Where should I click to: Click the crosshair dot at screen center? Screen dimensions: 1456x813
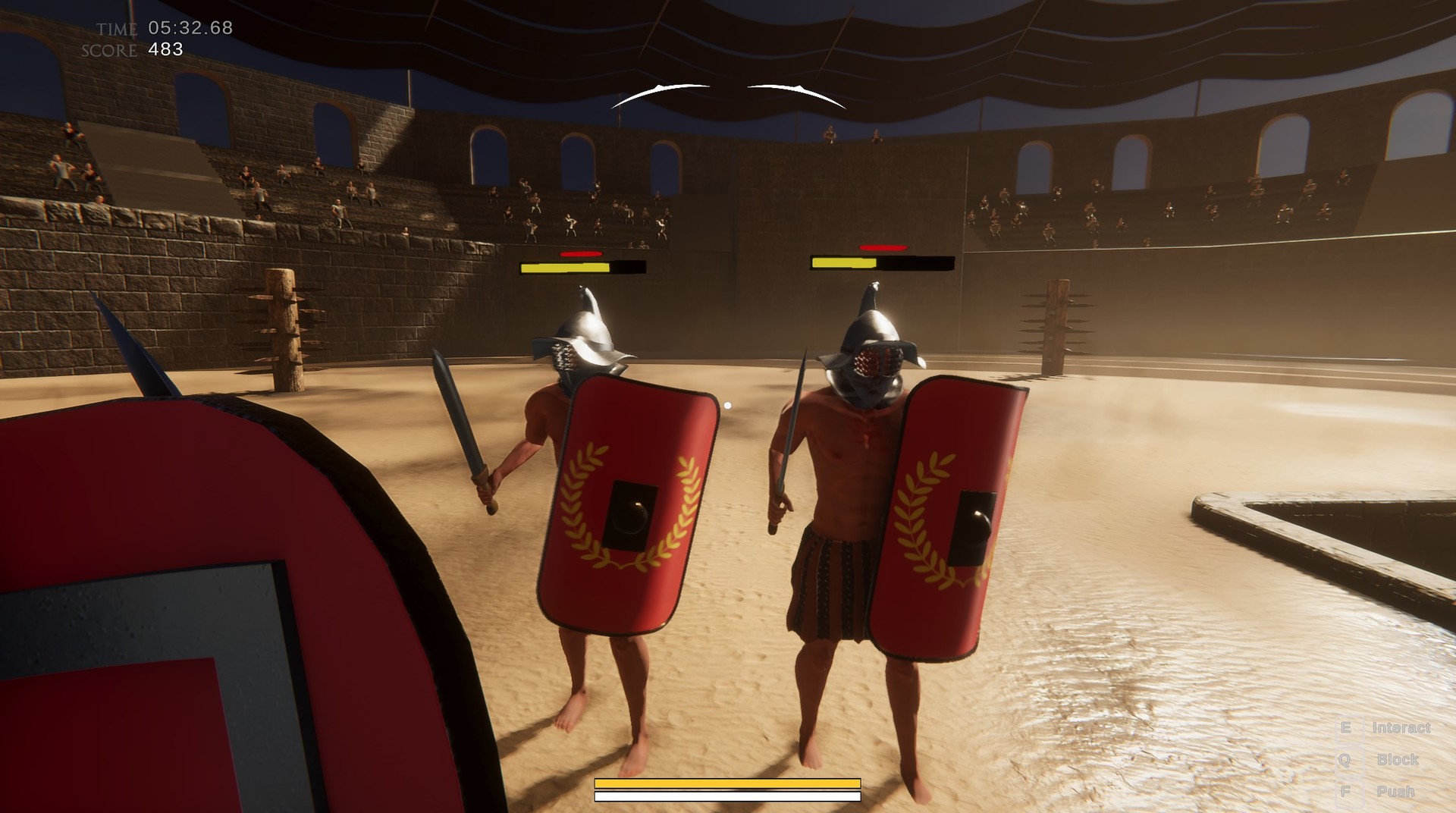727,404
